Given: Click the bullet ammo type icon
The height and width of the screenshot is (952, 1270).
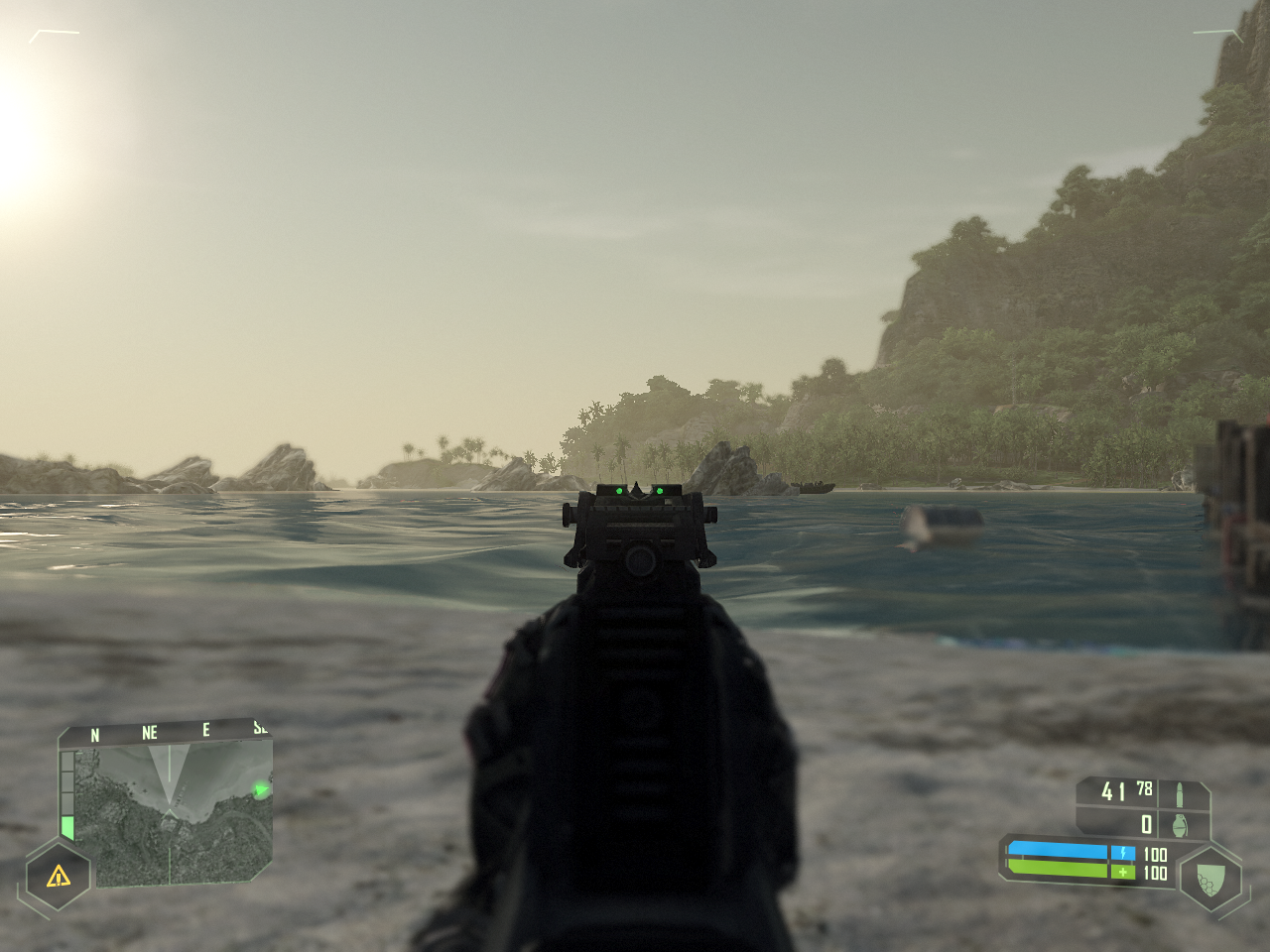Looking at the screenshot, I should point(1181,793).
